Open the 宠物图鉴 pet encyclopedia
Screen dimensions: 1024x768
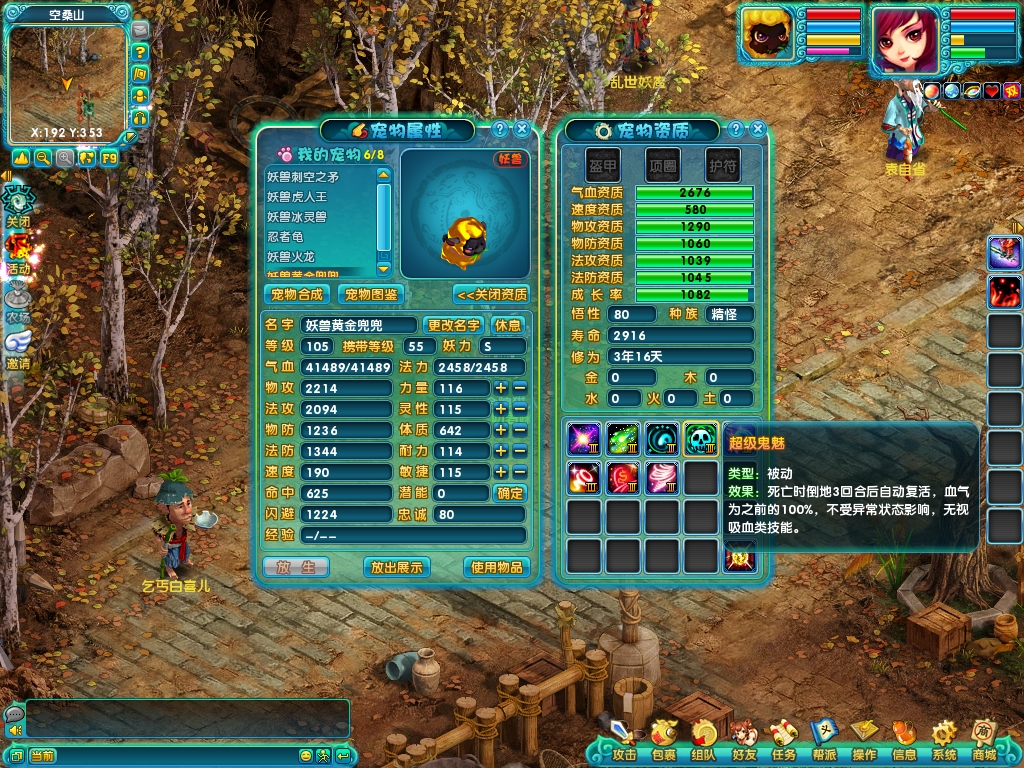tap(371, 294)
